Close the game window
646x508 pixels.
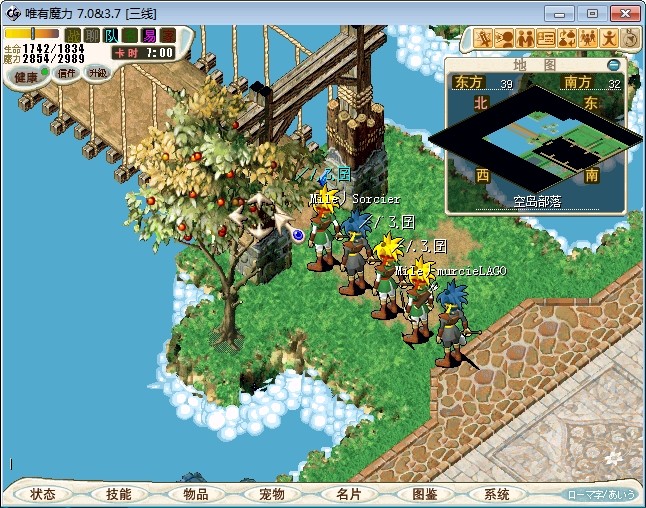[622, 12]
